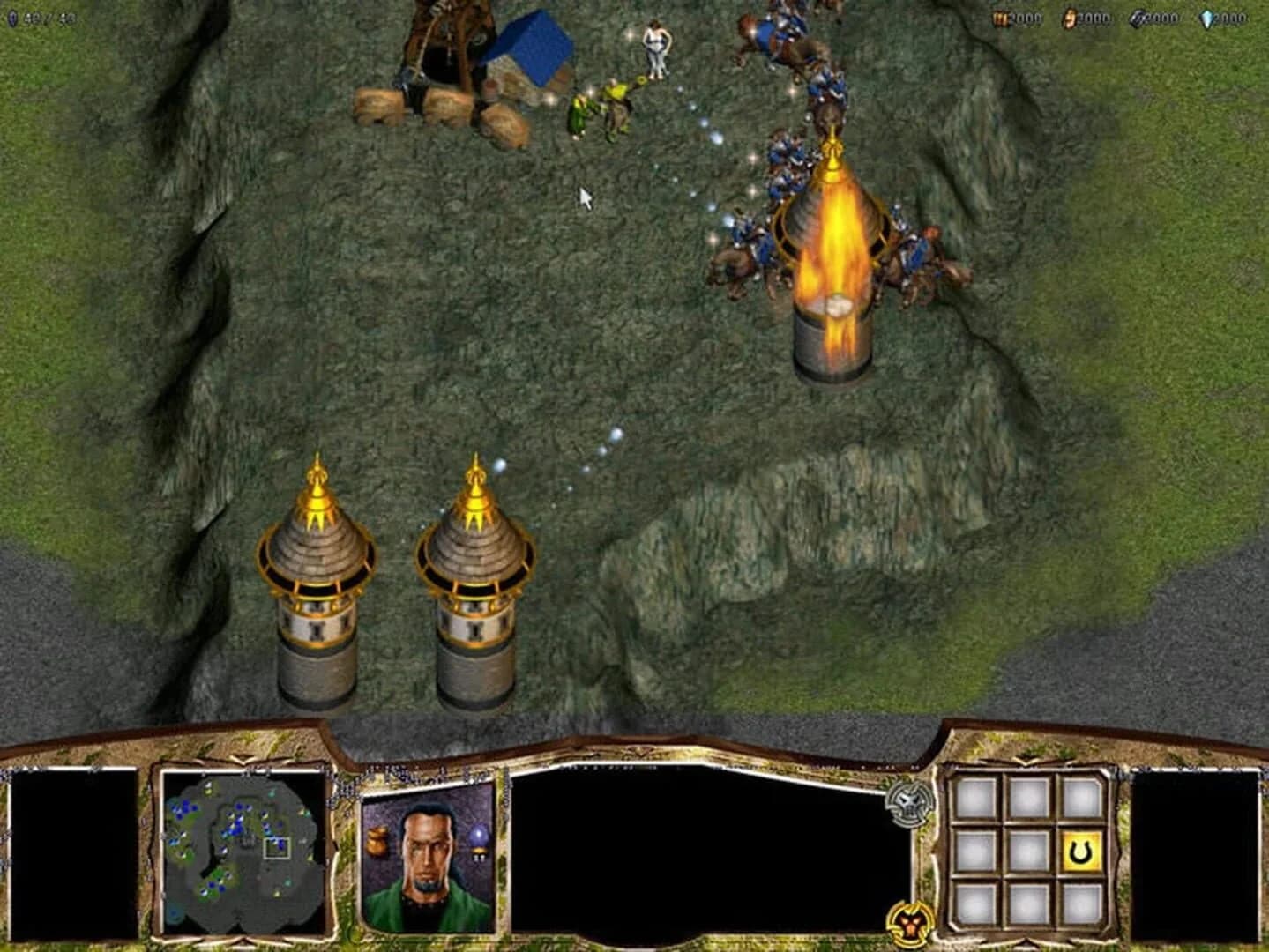Click the crystal resource icon
Image resolution: width=1269 pixels, height=952 pixels.
click(1207, 18)
